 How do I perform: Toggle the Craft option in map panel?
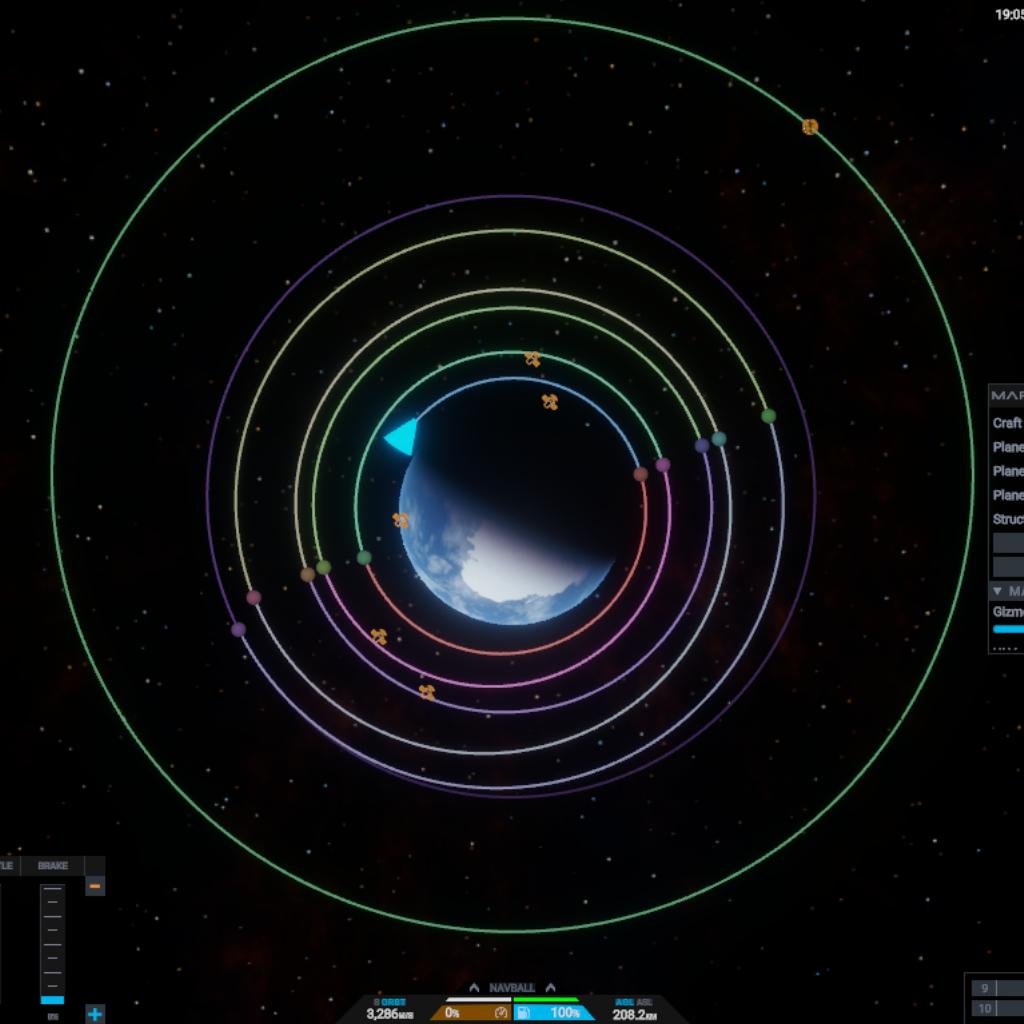point(1007,423)
